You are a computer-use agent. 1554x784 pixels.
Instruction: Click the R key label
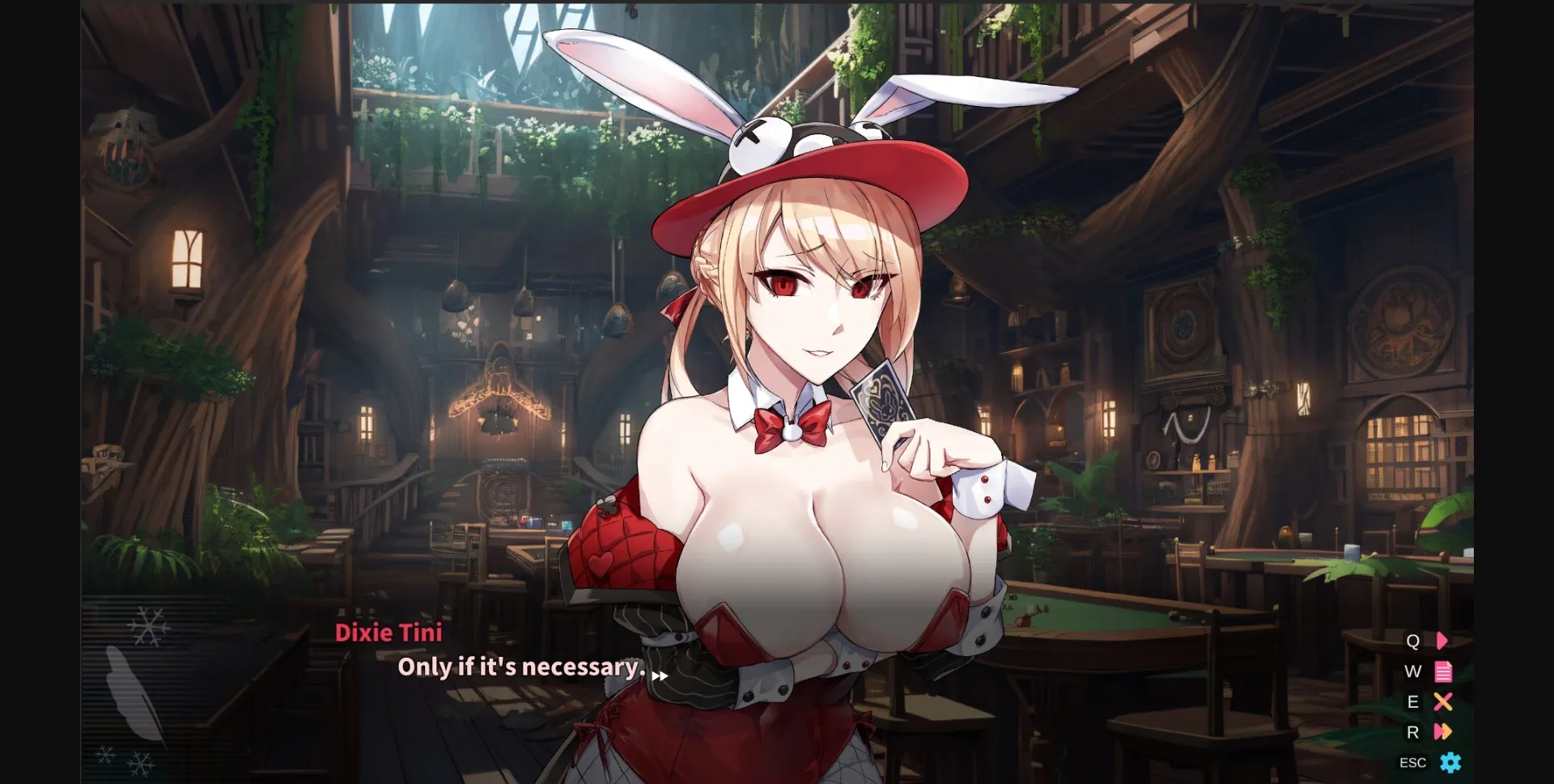pyautogui.click(x=1412, y=732)
